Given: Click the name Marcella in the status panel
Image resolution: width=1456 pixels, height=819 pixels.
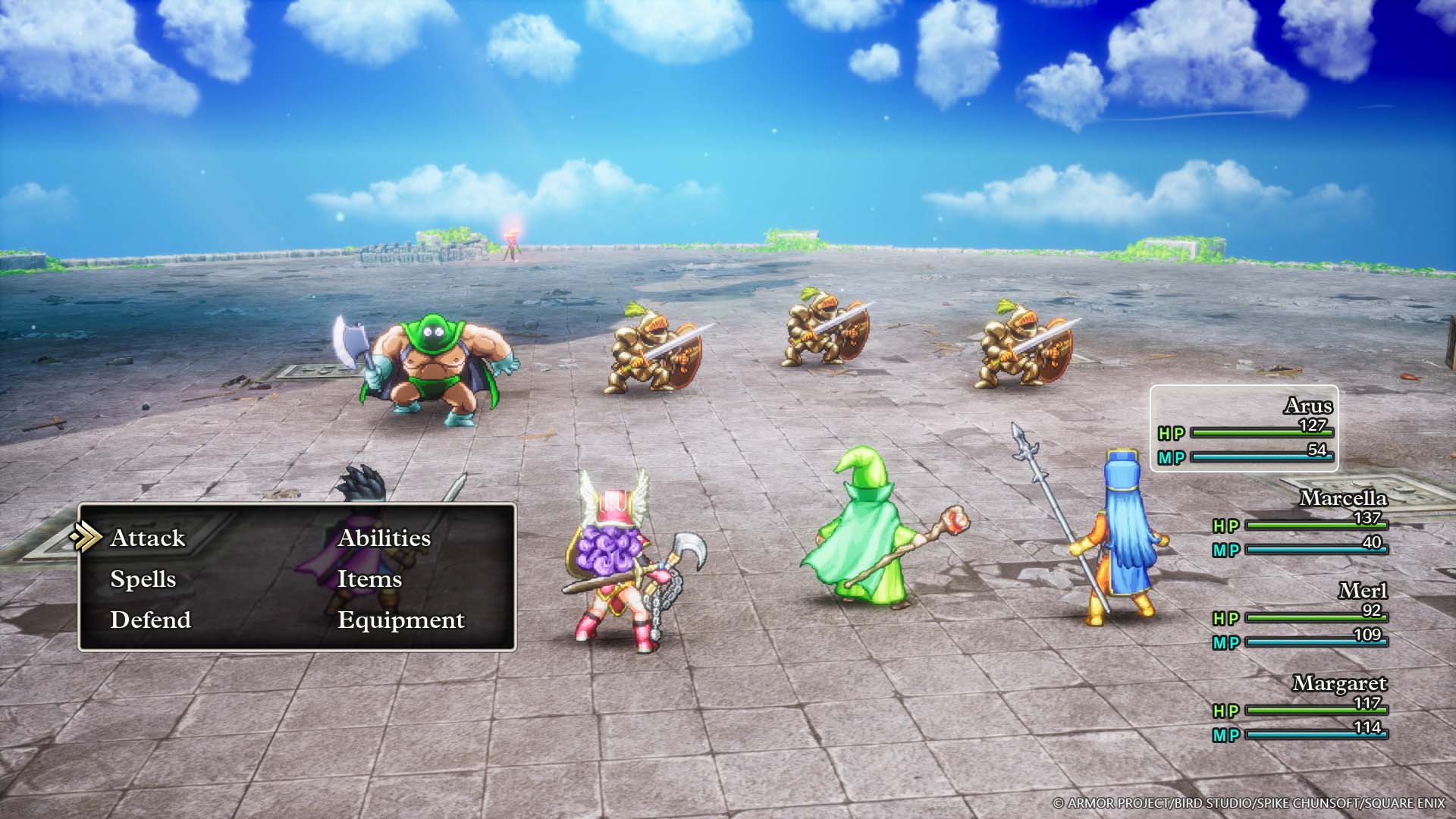Looking at the screenshot, I should pos(1345,500).
